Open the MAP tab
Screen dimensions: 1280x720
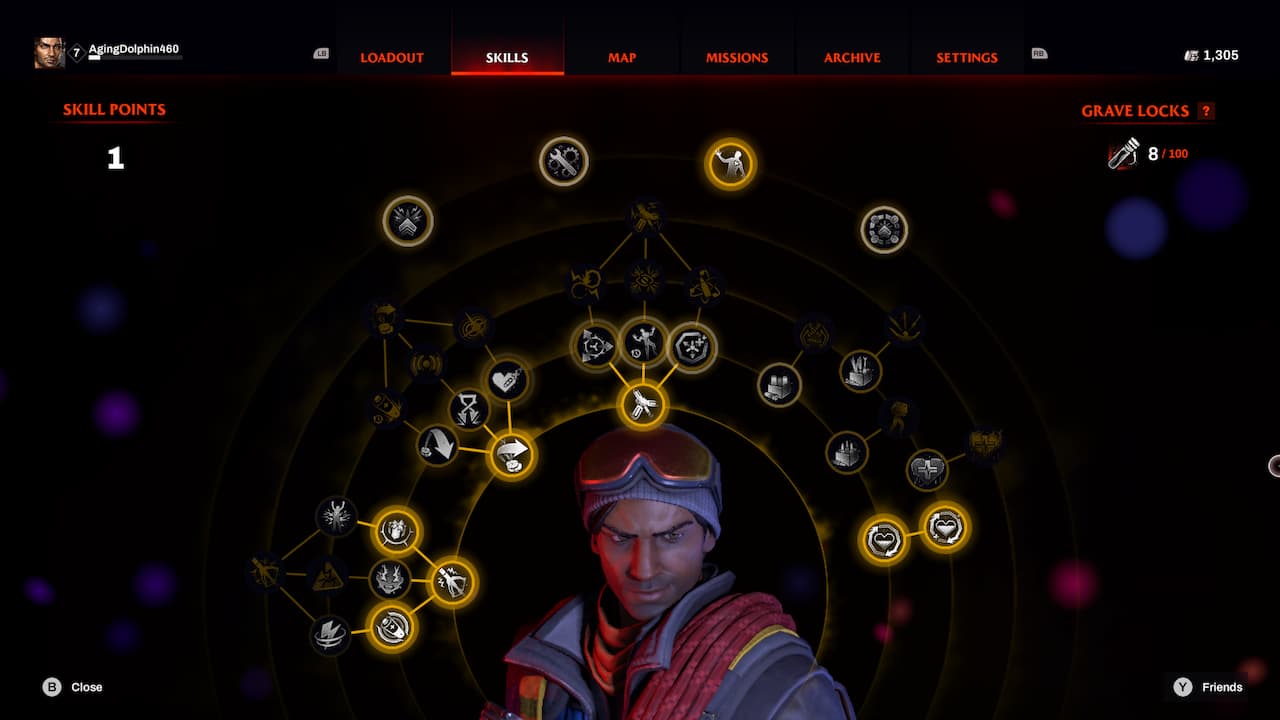pyautogui.click(x=621, y=57)
